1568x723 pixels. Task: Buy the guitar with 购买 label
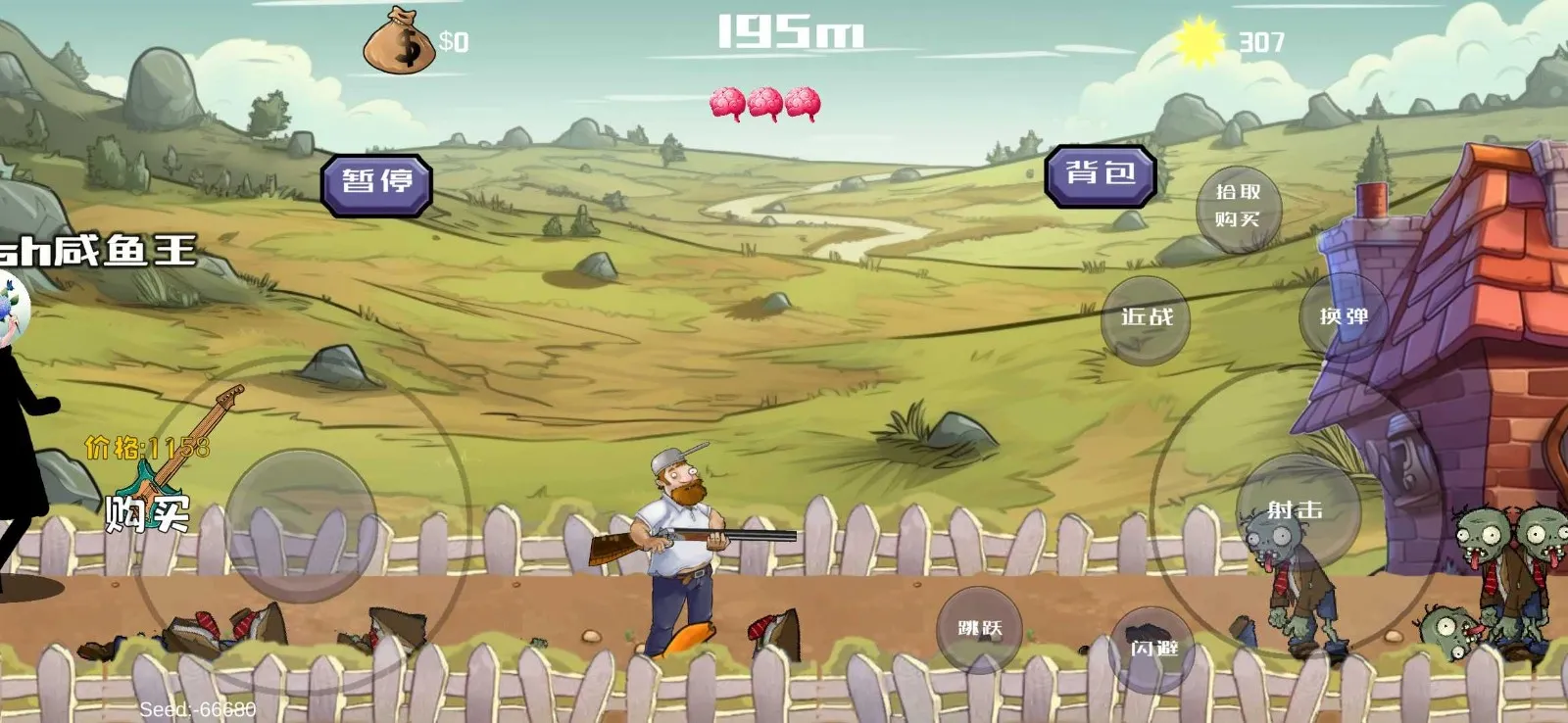[147, 513]
